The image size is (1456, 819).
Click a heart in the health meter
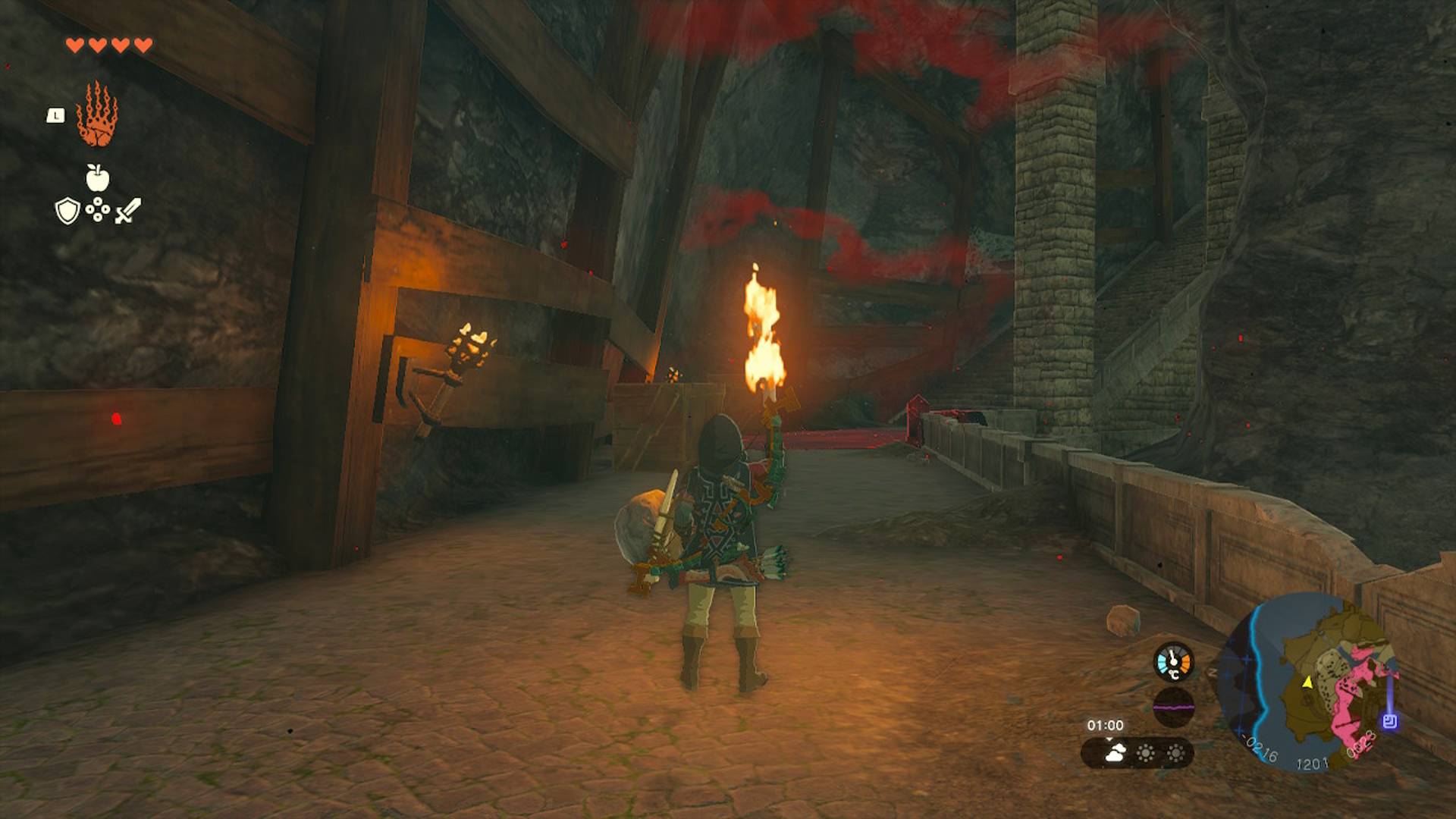pos(76,45)
